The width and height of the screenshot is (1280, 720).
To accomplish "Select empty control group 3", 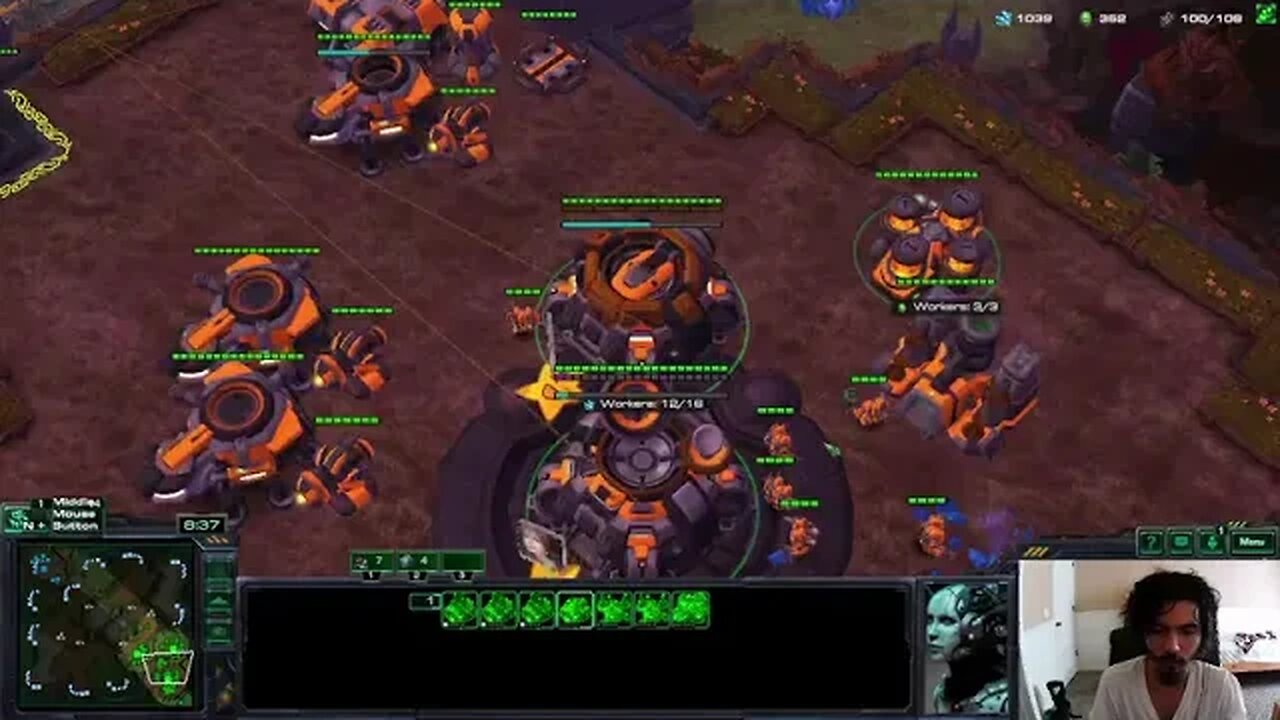I will (x=462, y=562).
